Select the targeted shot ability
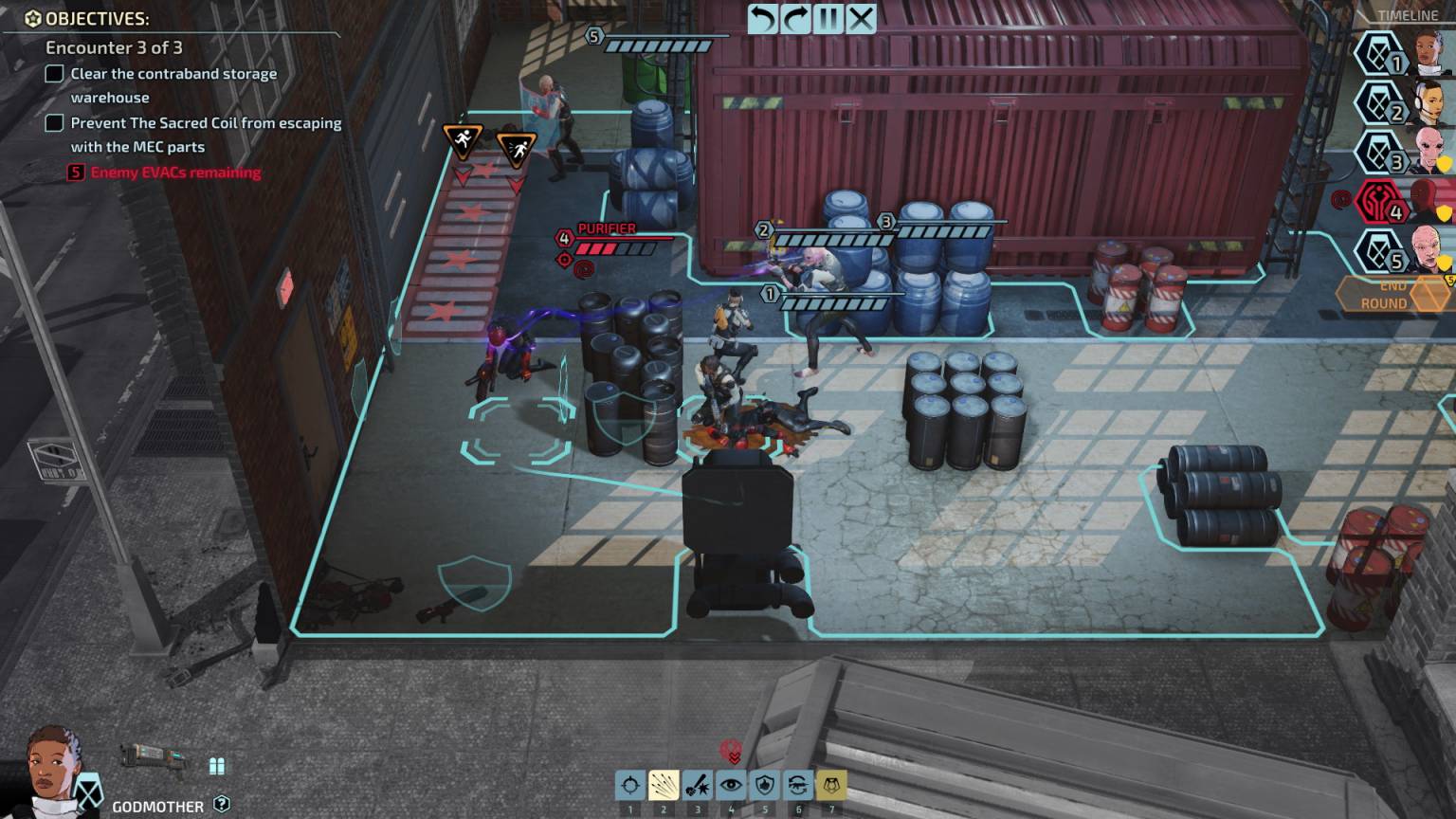Screen dimensions: 1456x819 coord(630,785)
